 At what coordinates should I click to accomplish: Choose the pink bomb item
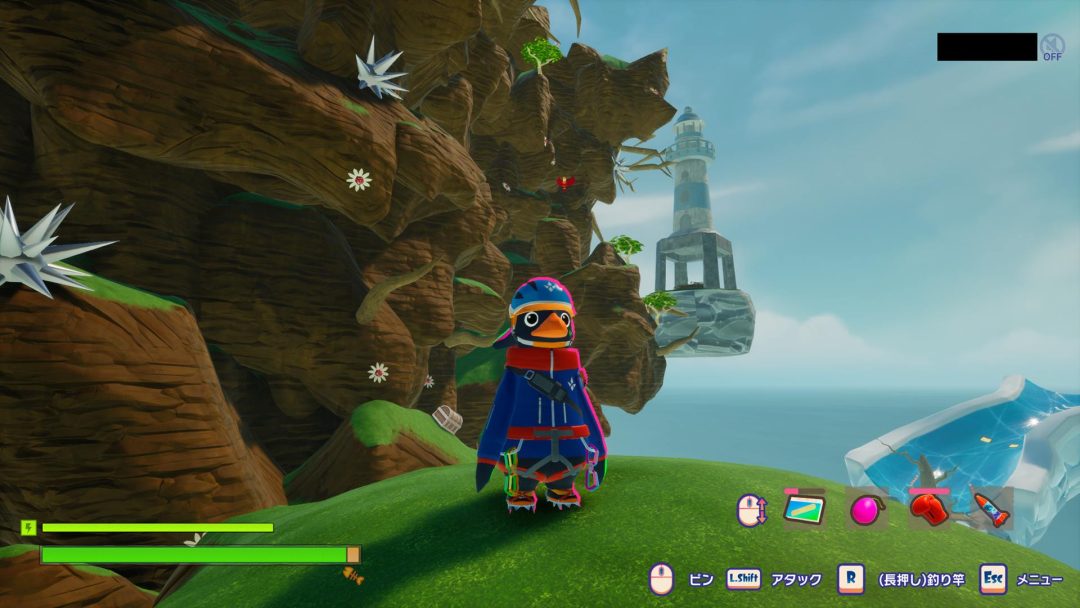866,510
